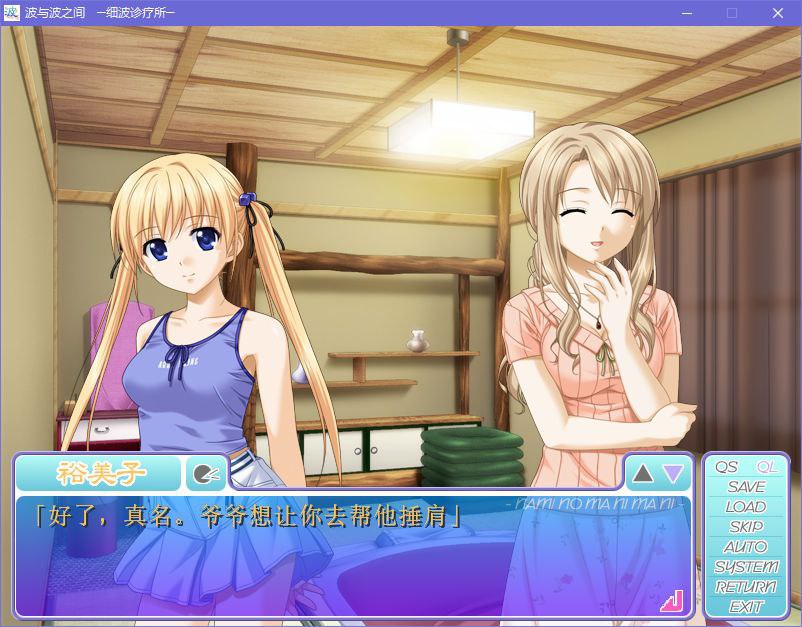Open the SAVE menu
Screen dimensions: 802x627
click(746, 487)
